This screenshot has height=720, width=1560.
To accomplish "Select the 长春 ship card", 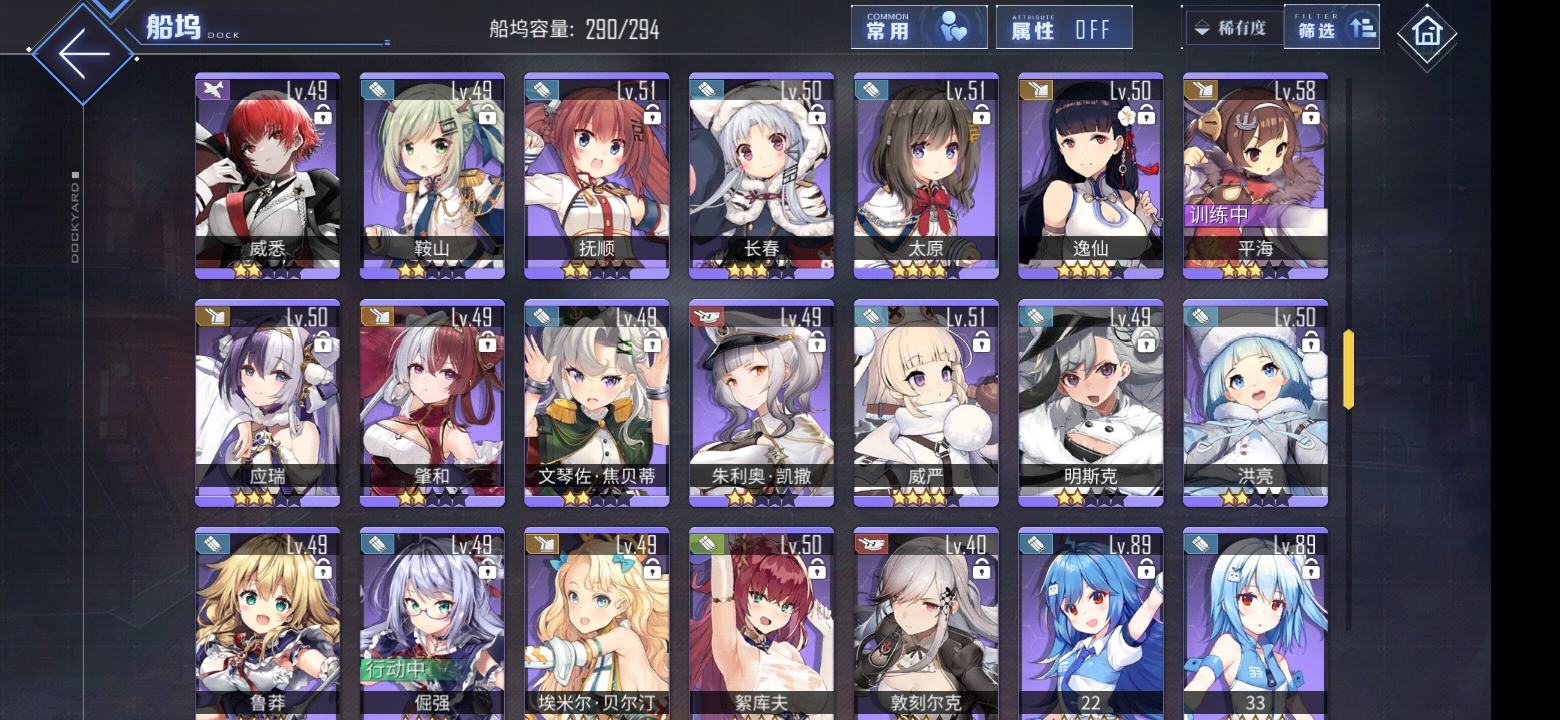I will (x=761, y=175).
